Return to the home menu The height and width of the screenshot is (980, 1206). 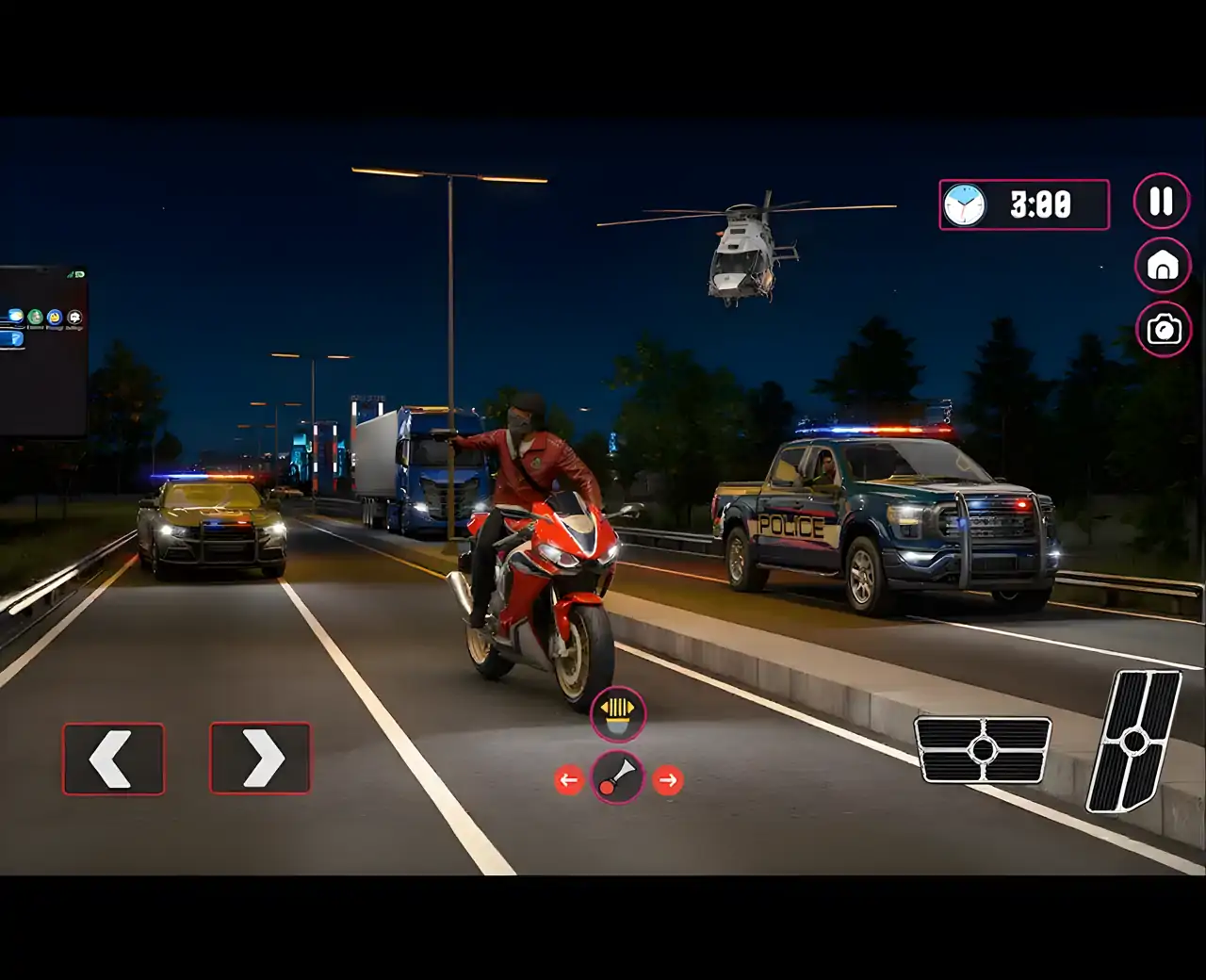click(x=1163, y=266)
